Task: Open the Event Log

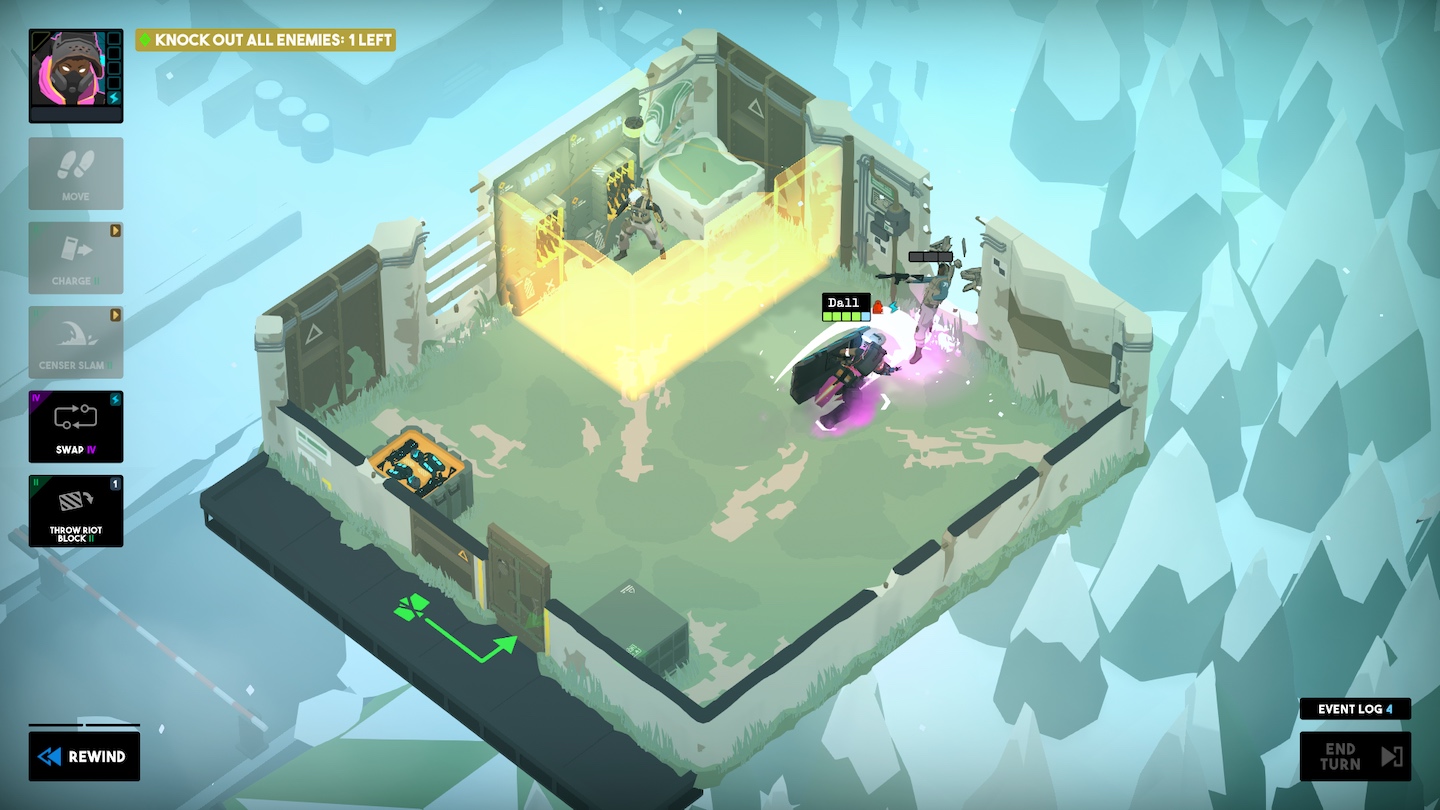Action: coord(1355,709)
